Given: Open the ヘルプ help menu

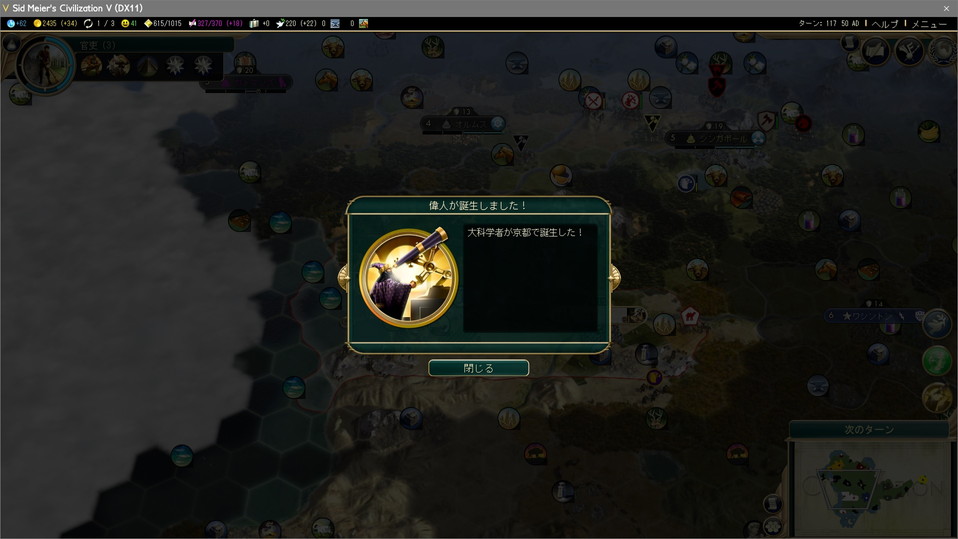Looking at the screenshot, I should [x=884, y=23].
